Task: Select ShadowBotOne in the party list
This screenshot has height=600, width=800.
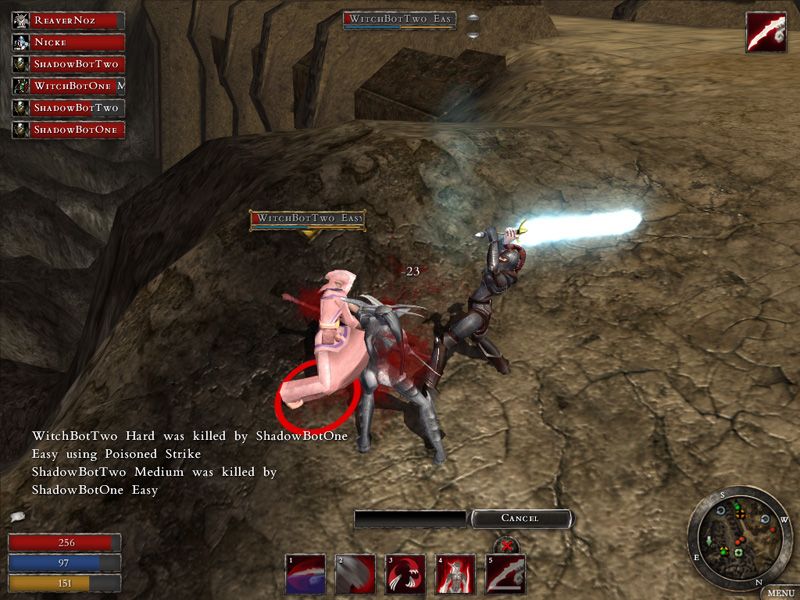Action: 68,130
